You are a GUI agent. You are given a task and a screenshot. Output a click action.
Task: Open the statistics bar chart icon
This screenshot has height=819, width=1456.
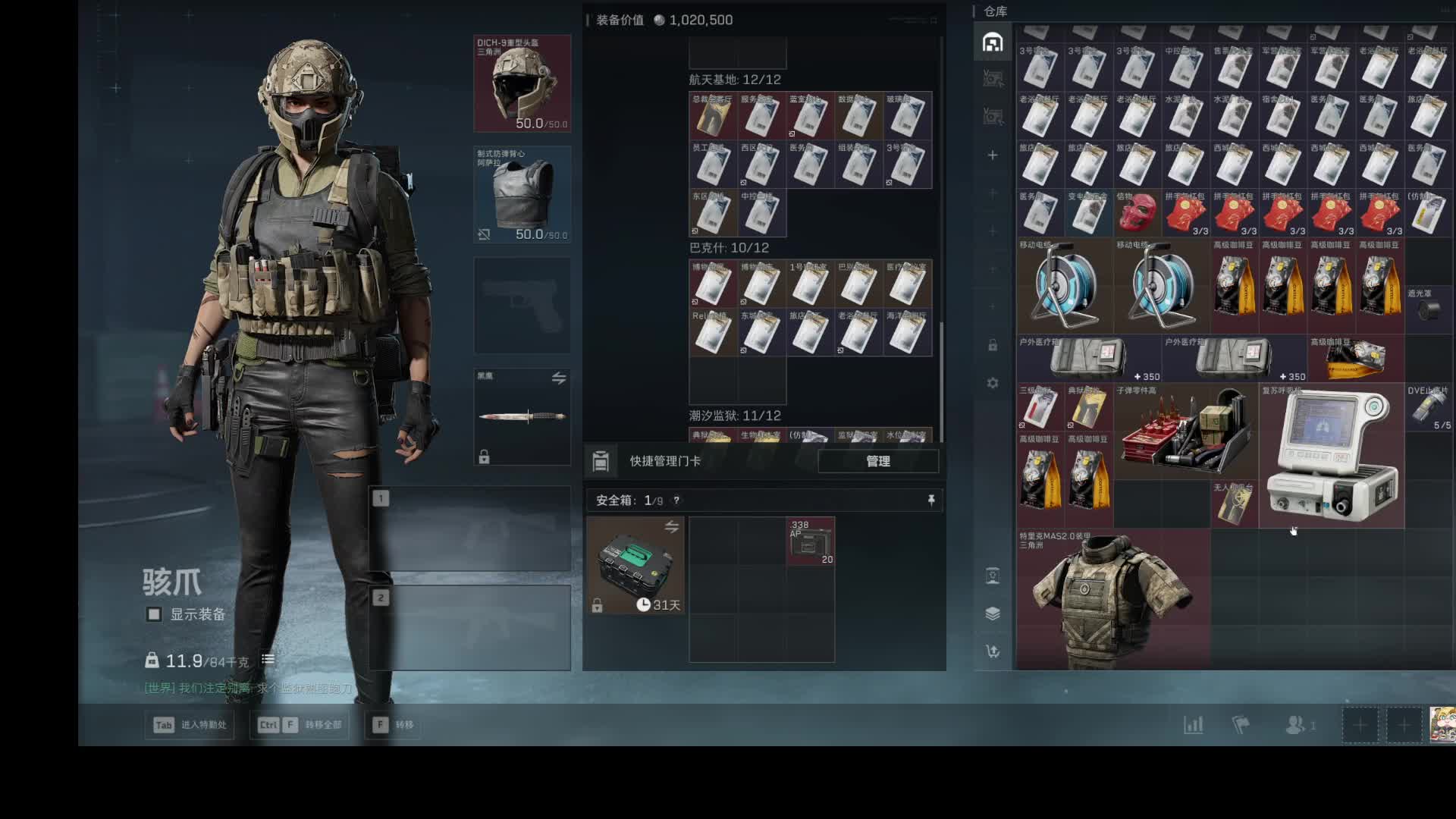(1193, 725)
